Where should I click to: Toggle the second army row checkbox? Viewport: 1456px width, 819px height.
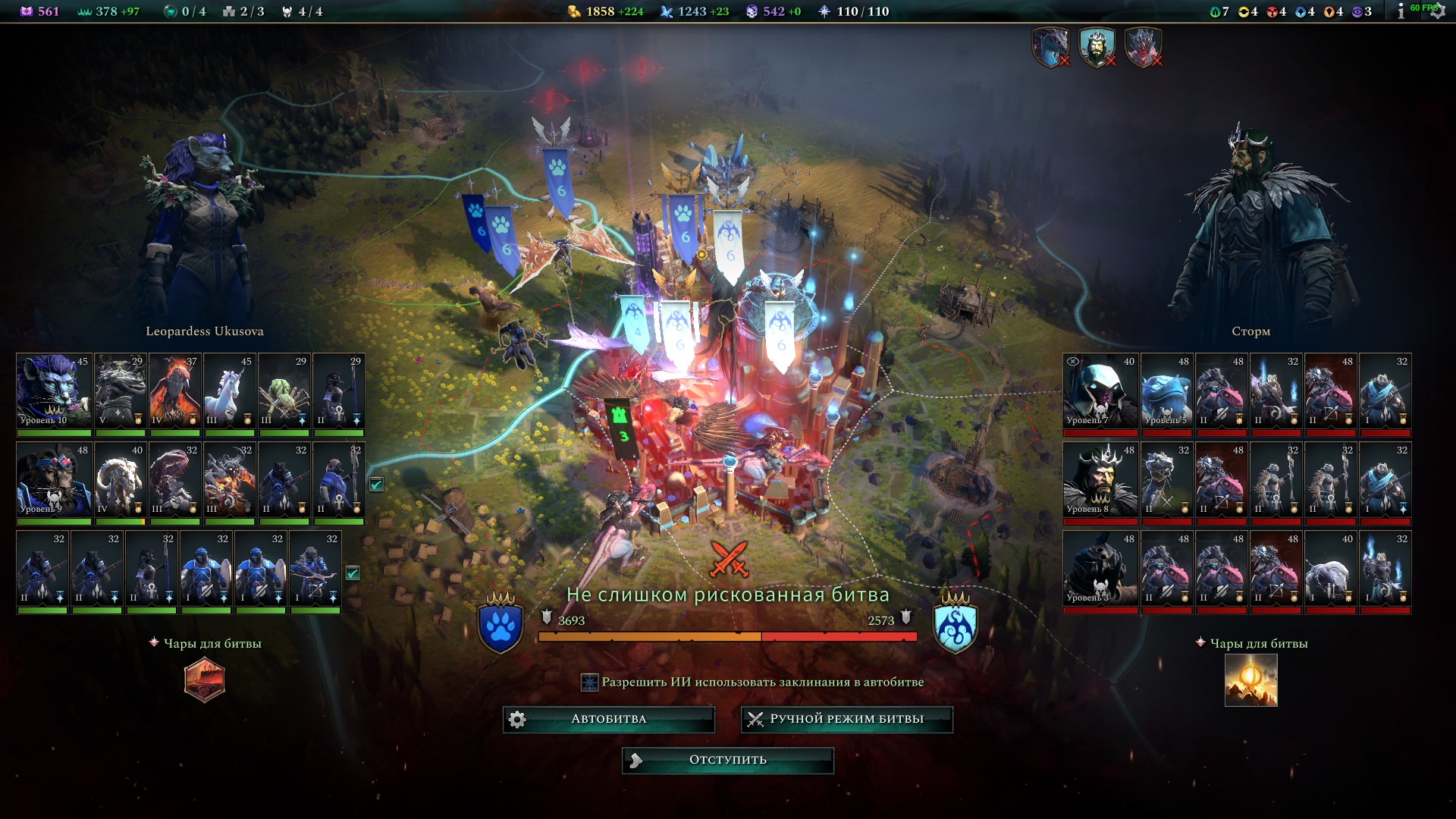pos(376,485)
